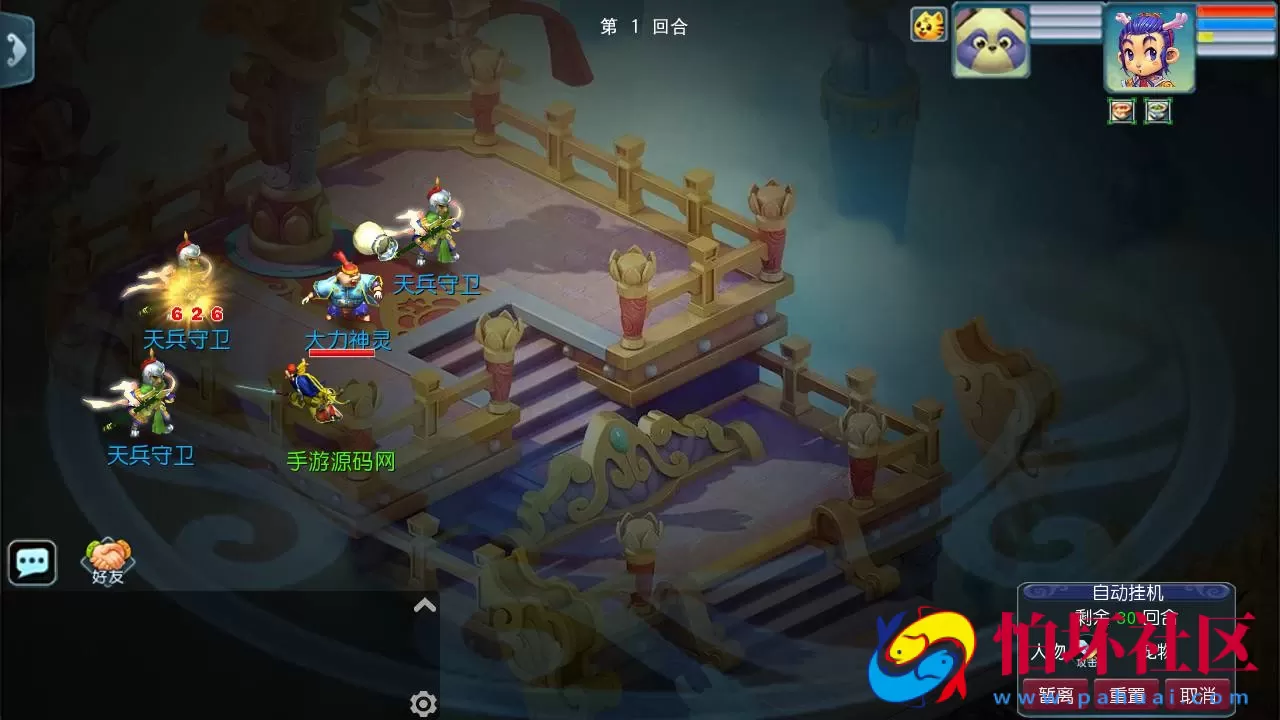Expand the left-edge side menu arrow
1280x720 pixels.
tap(14, 50)
